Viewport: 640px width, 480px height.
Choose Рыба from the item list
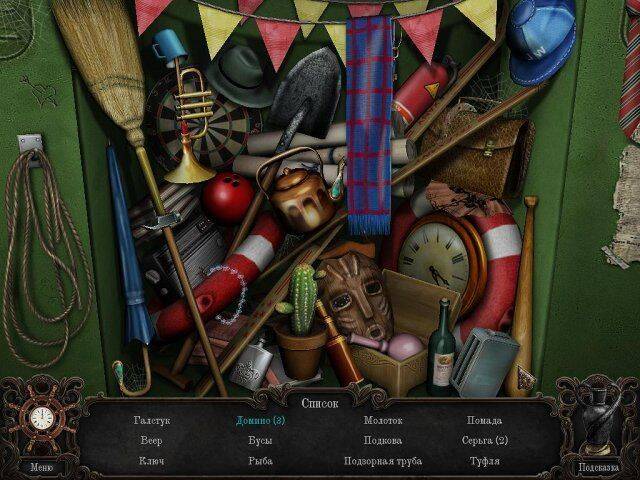[260, 461]
